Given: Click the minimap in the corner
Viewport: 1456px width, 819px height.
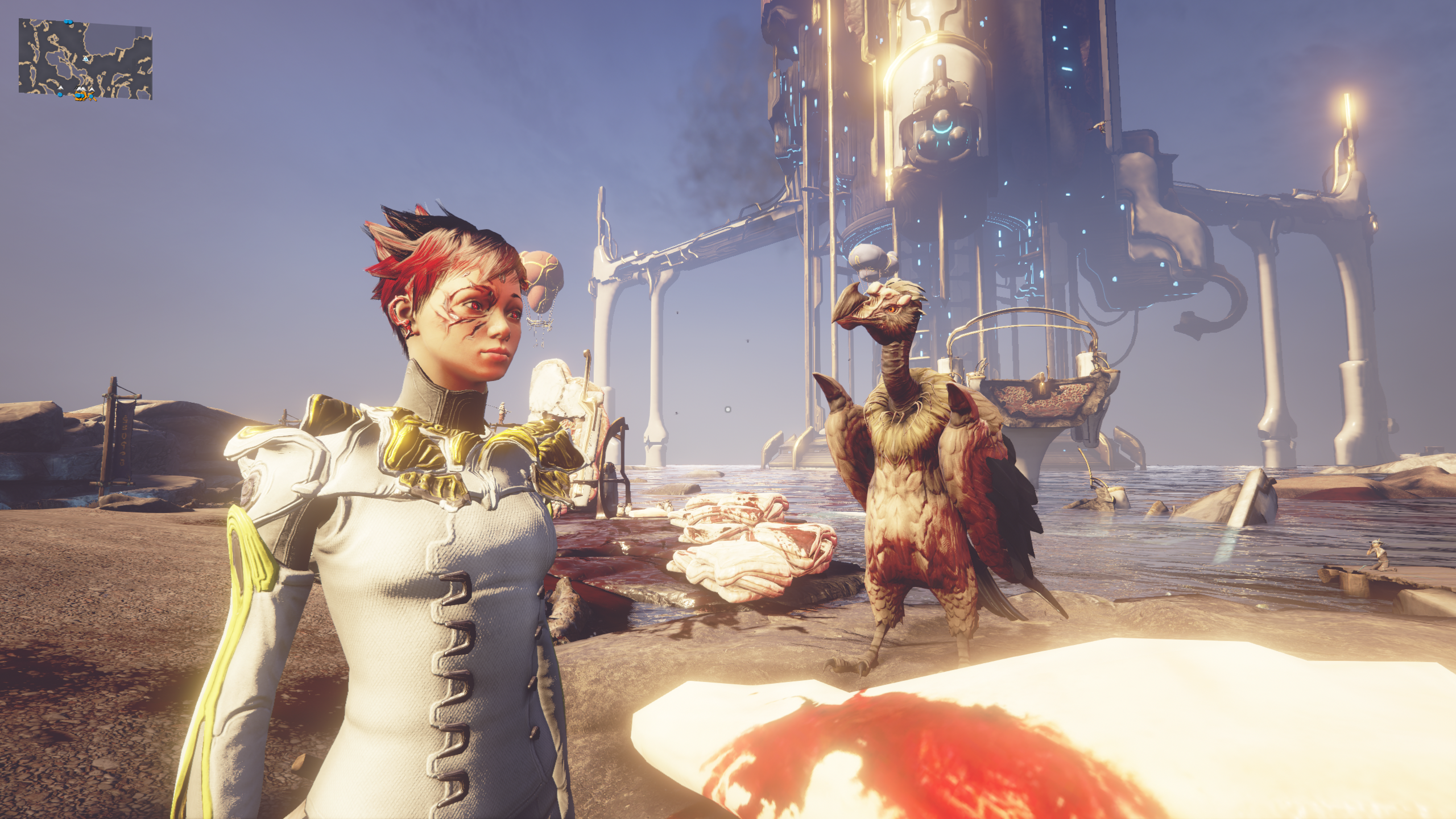Looking at the screenshot, I should (x=85, y=59).
